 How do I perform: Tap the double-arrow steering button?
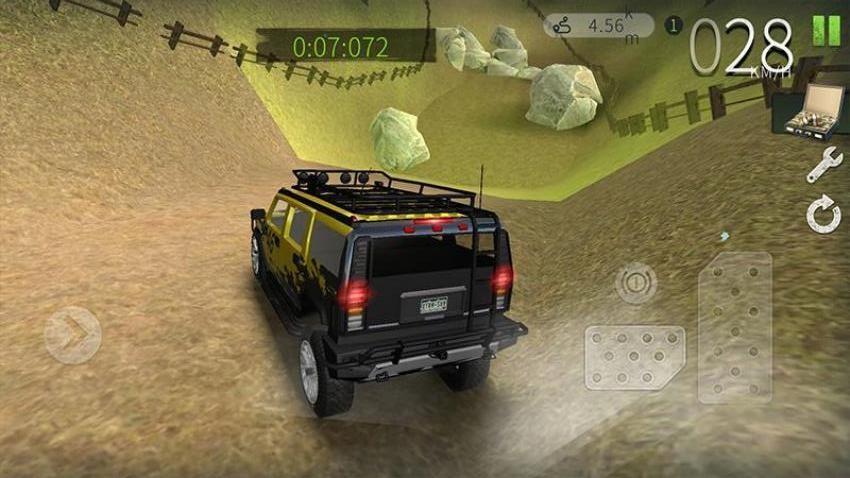(x=73, y=334)
